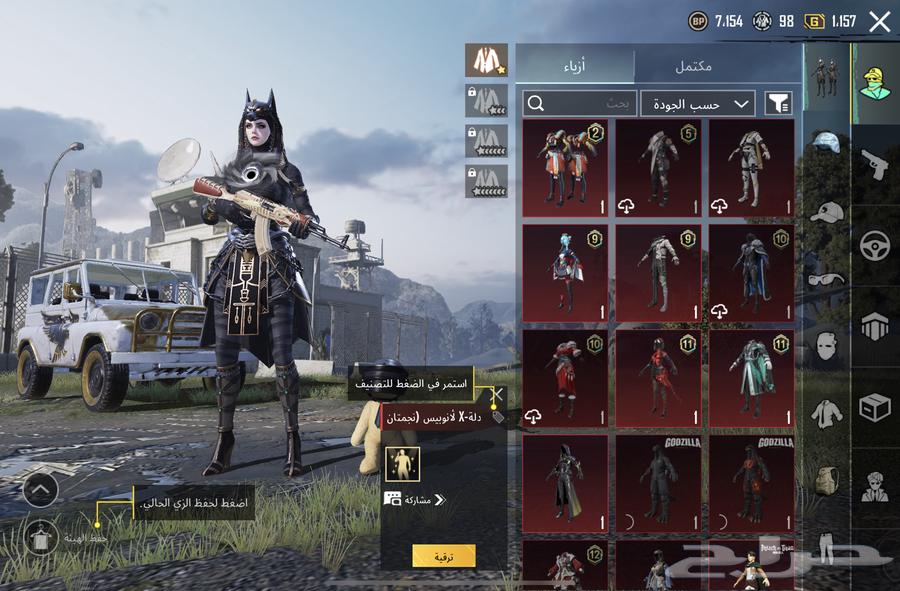This screenshot has height=591, width=900.
Task: Save the current look with حفظ الهيئة
Action: [40, 537]
